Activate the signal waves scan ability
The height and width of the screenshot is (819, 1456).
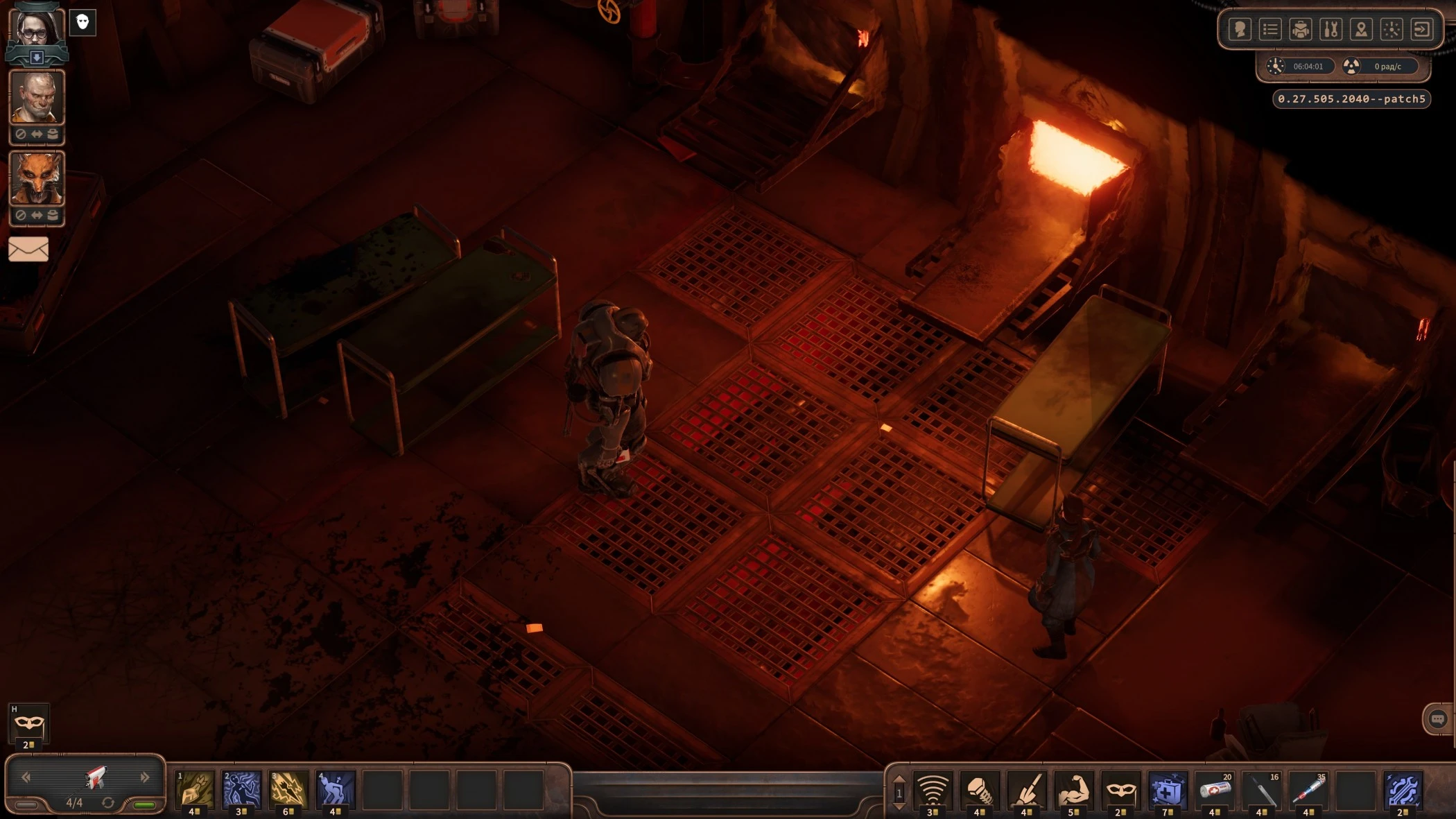(933, 789)
